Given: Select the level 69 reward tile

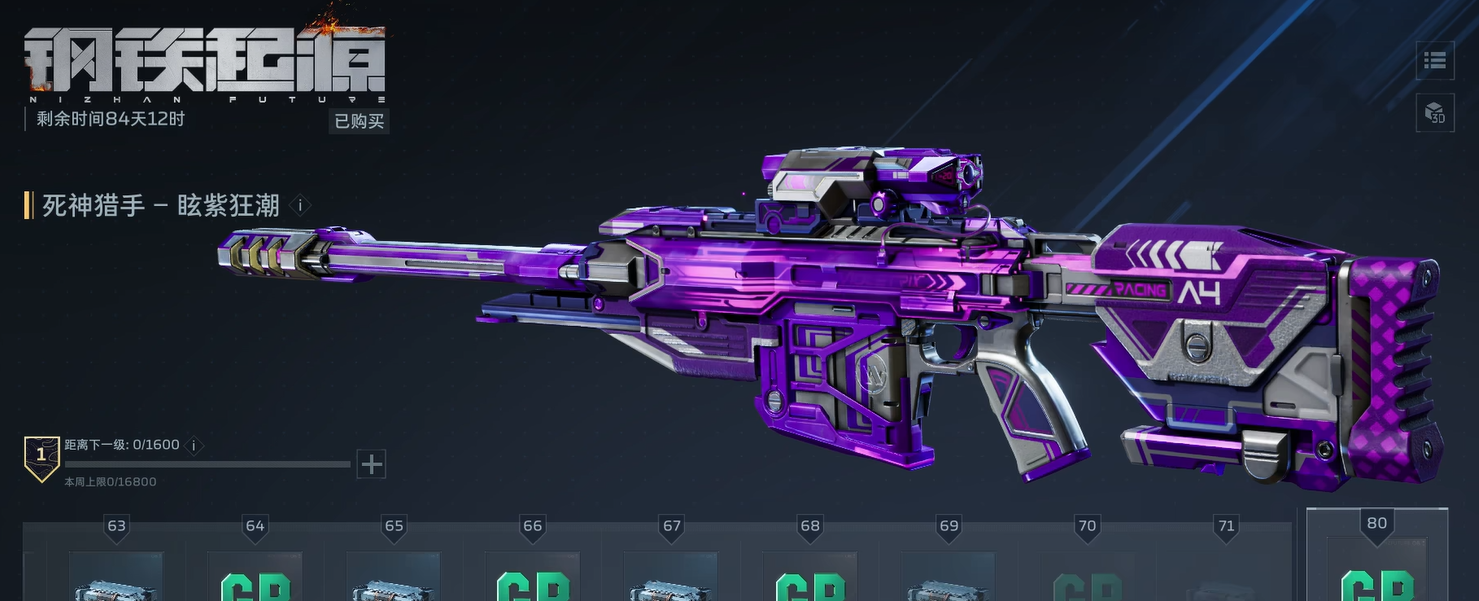Looking at the screenshot, I should (948, 578).
